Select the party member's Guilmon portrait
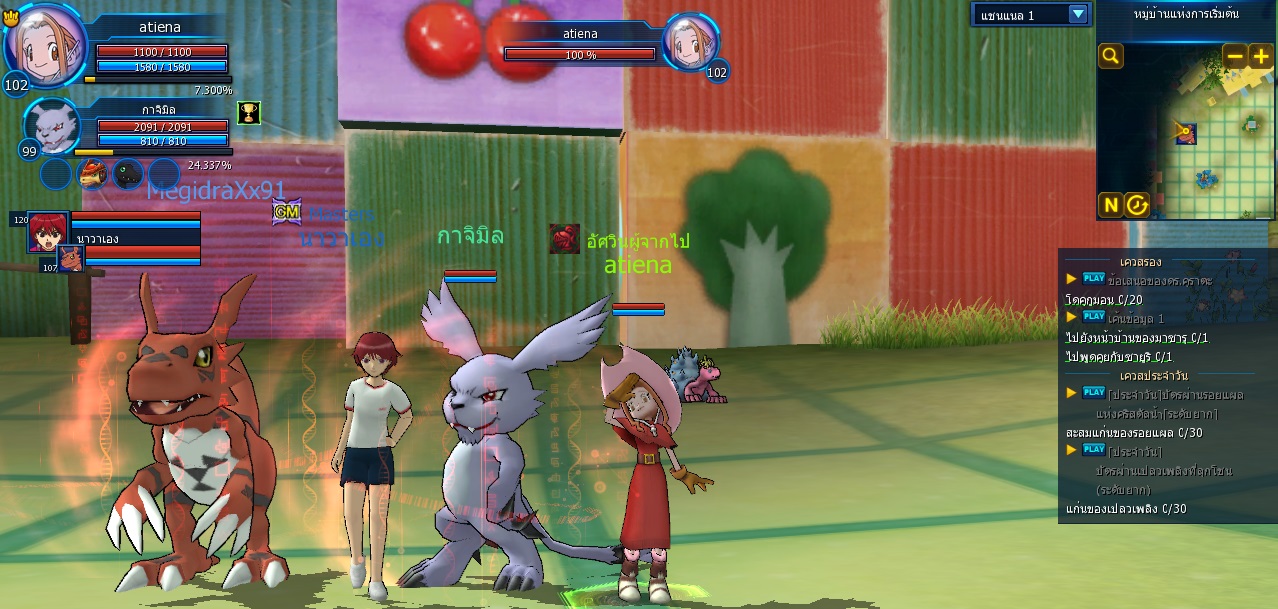Image resolution: width=1278 pixels, height=609 pixels. pos(70,259)
